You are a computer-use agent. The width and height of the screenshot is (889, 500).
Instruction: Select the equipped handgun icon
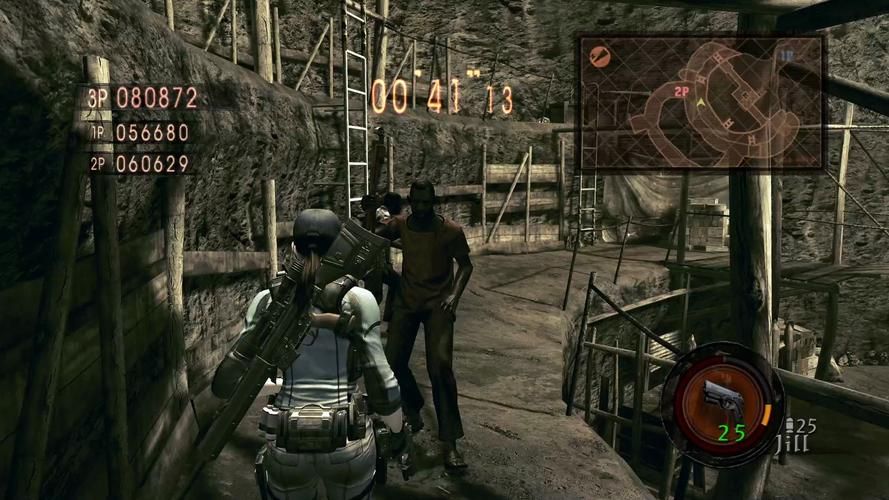[x=722, y=392]
